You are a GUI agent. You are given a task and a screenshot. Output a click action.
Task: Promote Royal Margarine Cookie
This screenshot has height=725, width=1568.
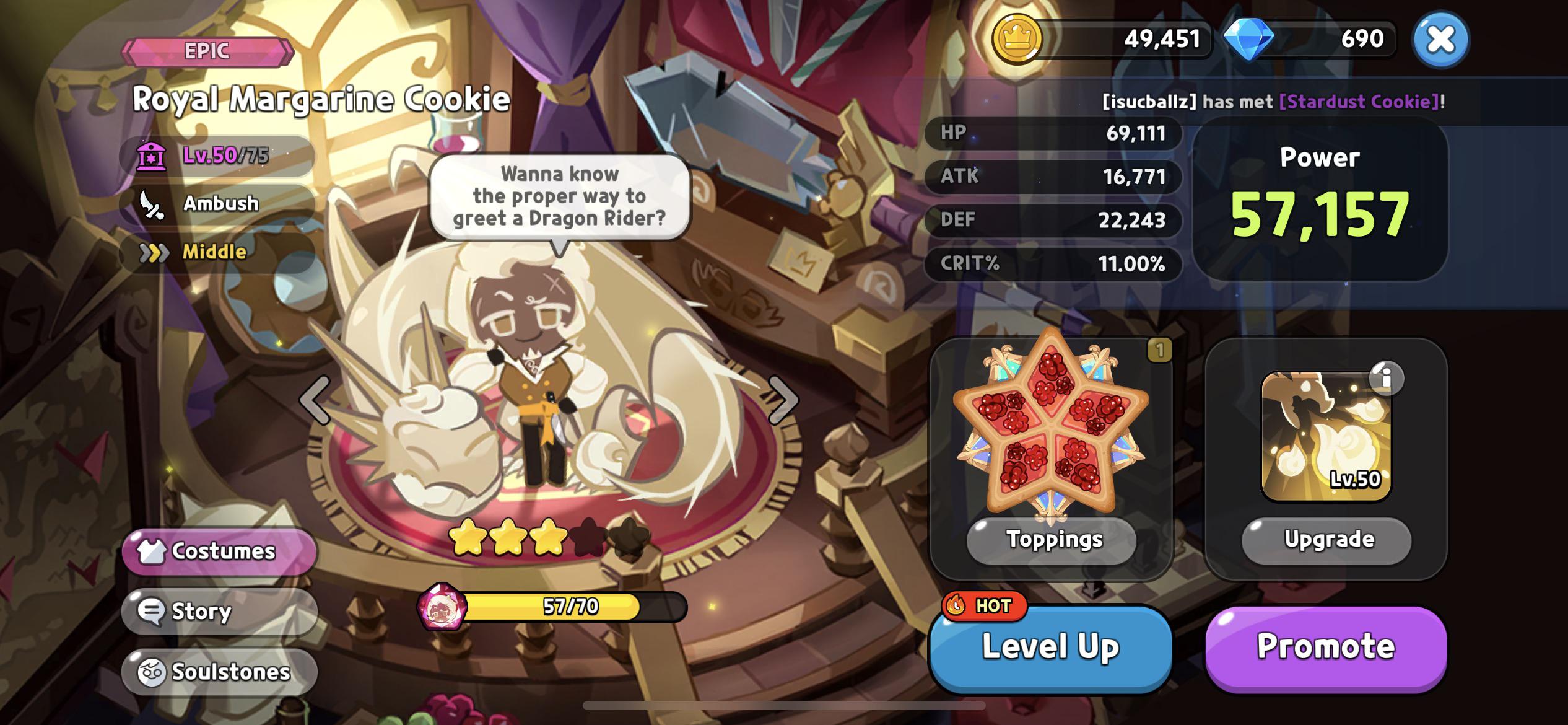pos(1325,648)
